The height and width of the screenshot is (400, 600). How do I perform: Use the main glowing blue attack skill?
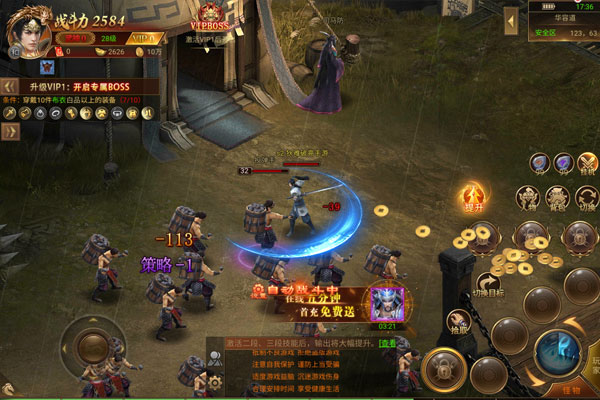click(556, 352)
